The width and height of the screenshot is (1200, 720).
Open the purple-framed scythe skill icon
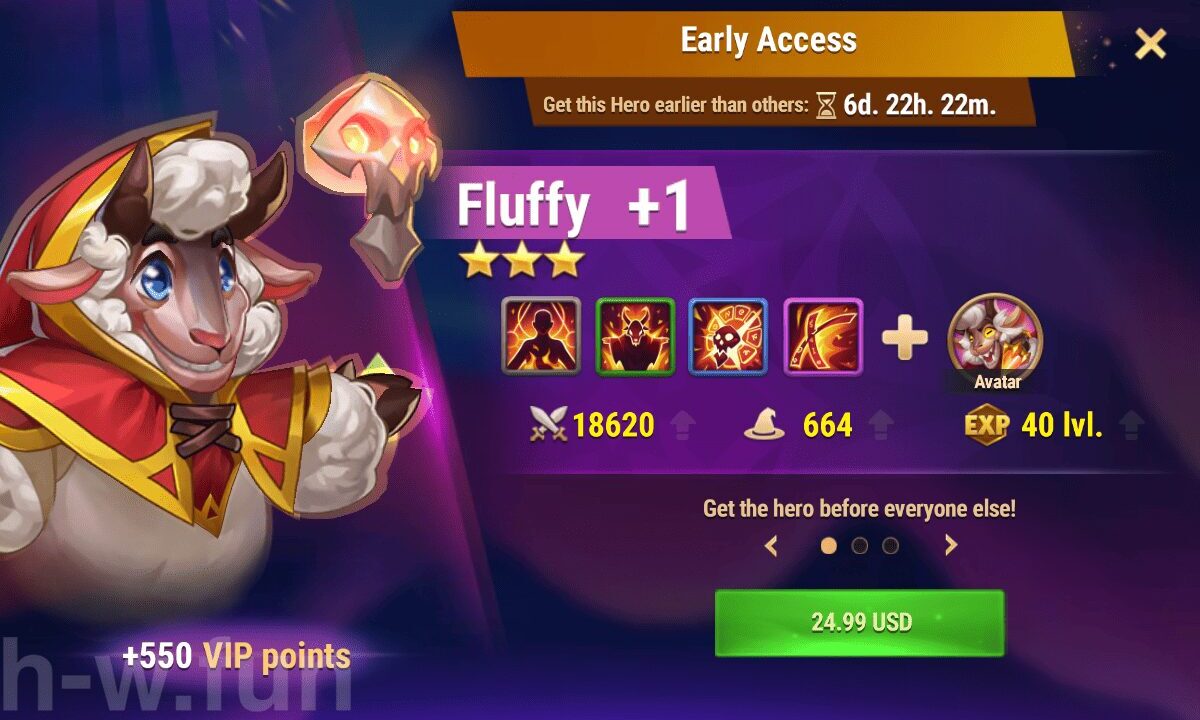823,337
